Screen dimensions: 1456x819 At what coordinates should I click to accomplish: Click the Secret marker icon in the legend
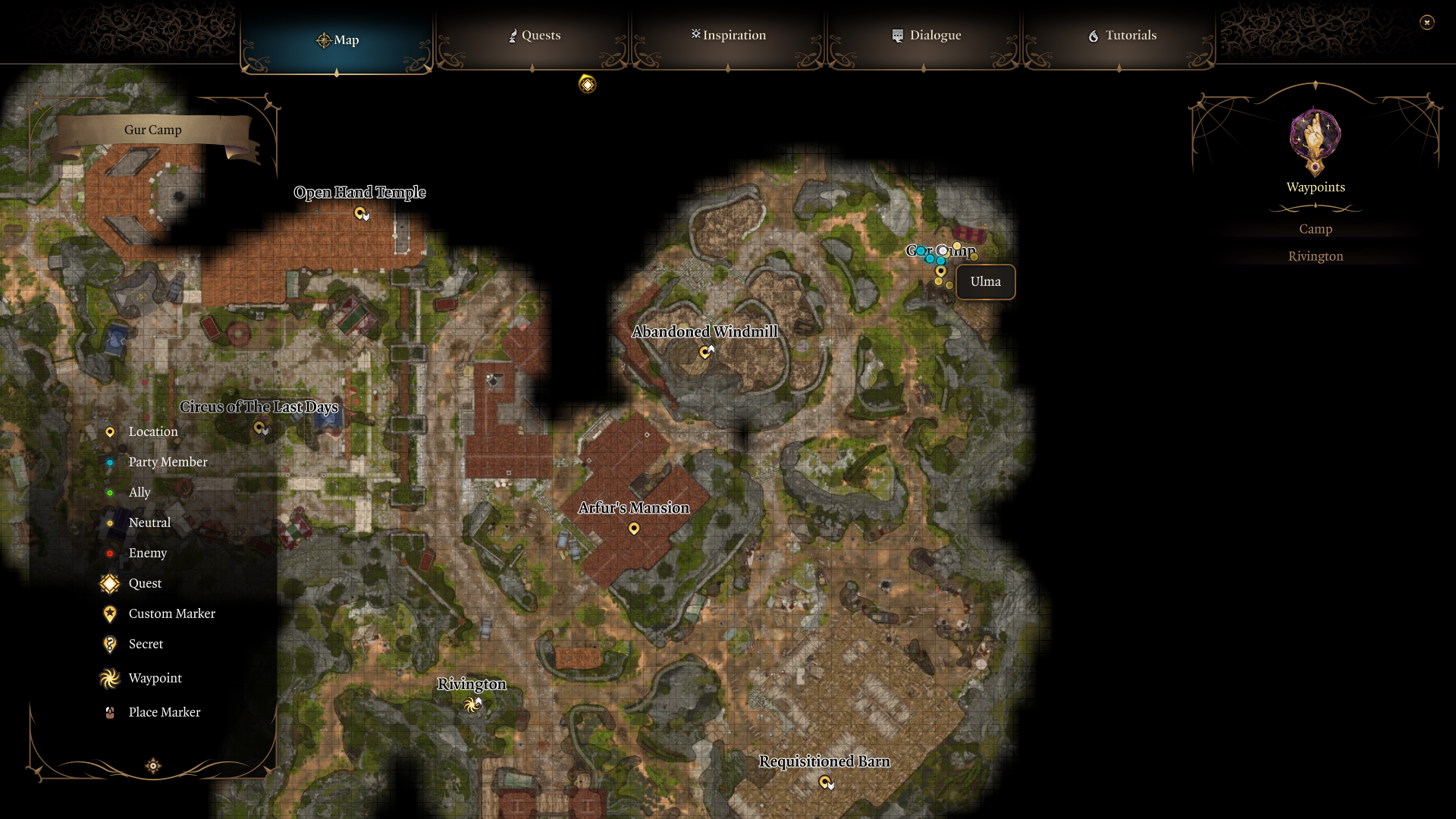click(x=110, y=644)
